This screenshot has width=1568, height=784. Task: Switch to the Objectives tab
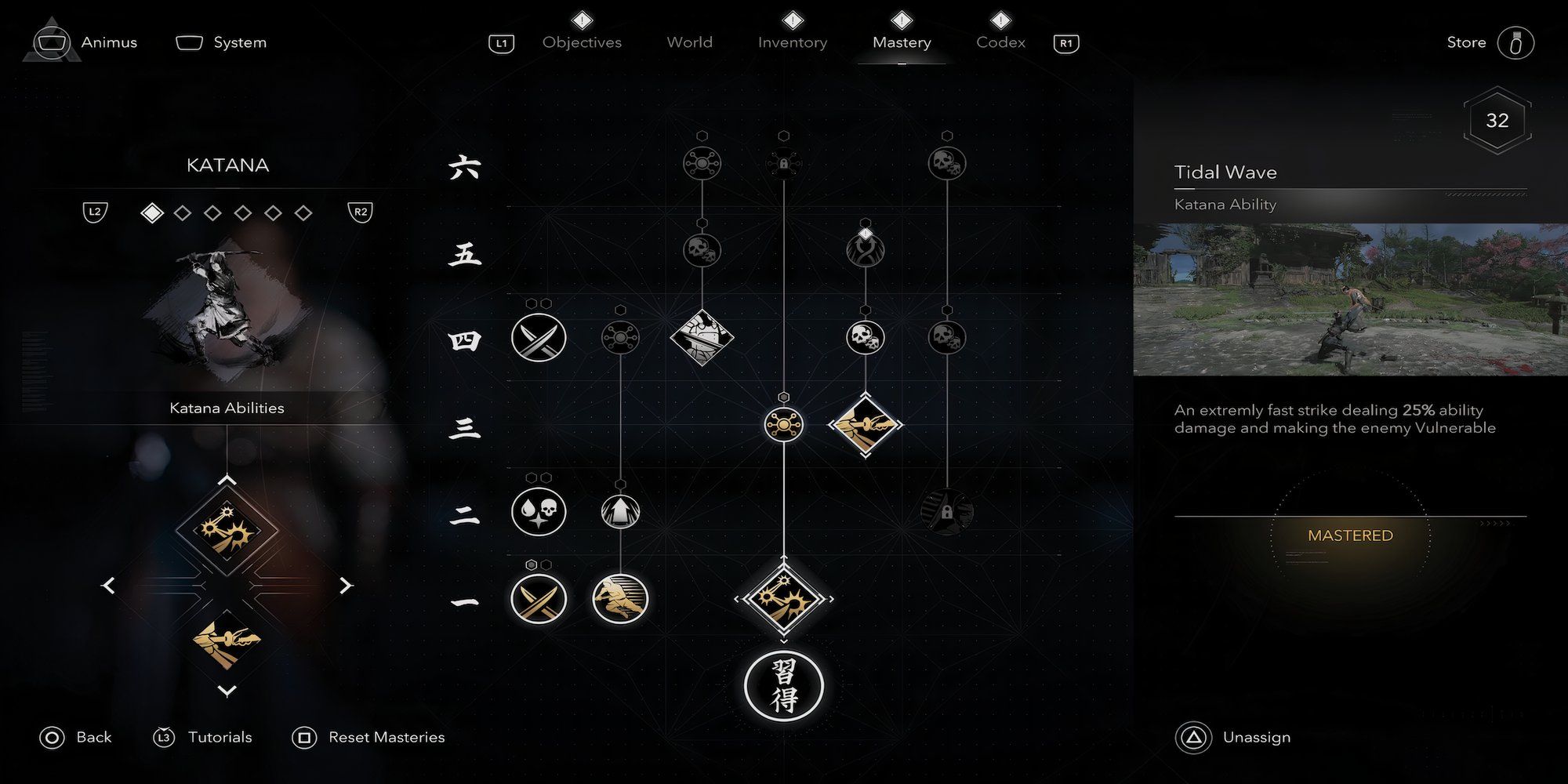click(x=582, y=42)
